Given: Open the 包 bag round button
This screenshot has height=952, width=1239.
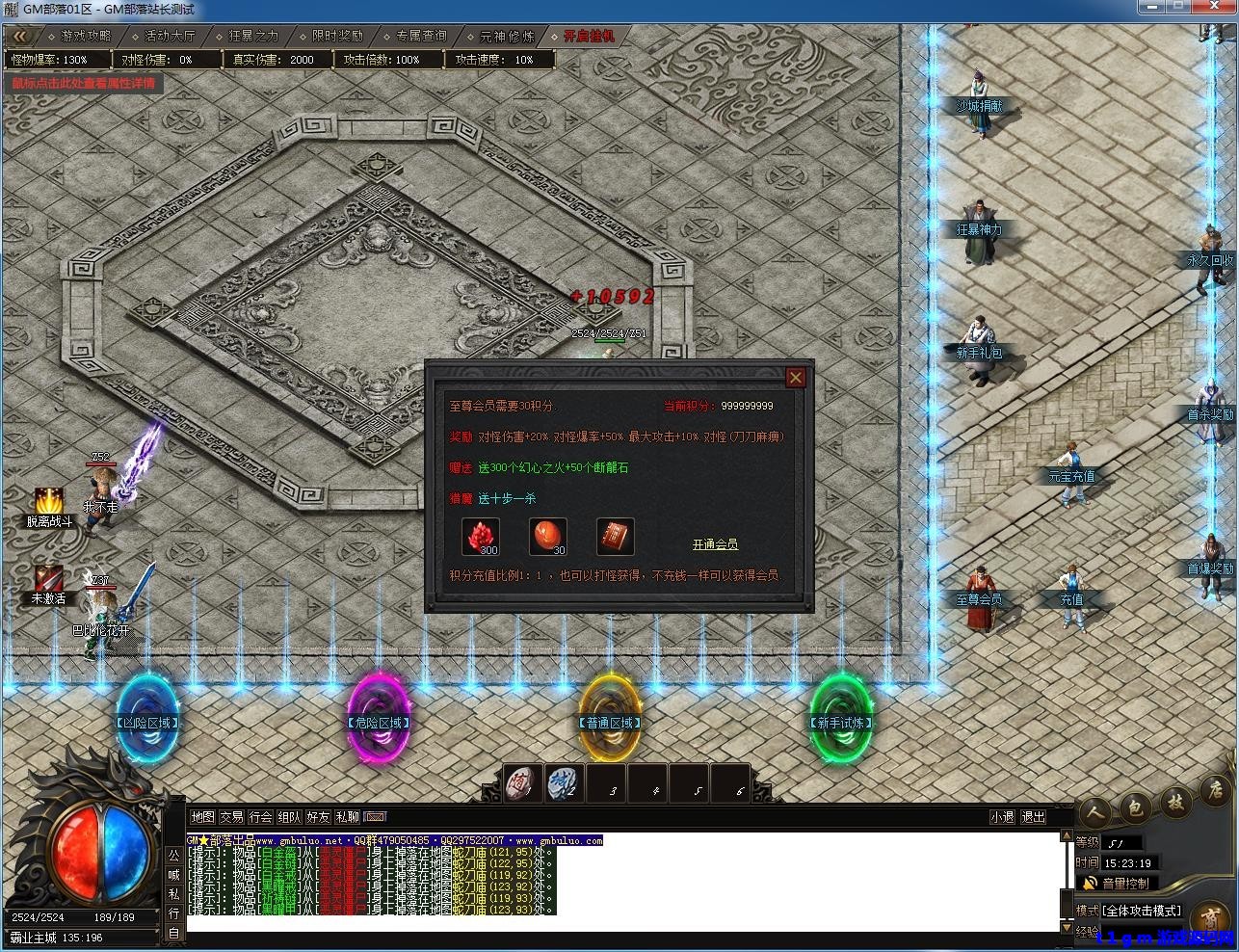Looking at the screenshot, I should pyautogui.click(x=1135, y=809).
